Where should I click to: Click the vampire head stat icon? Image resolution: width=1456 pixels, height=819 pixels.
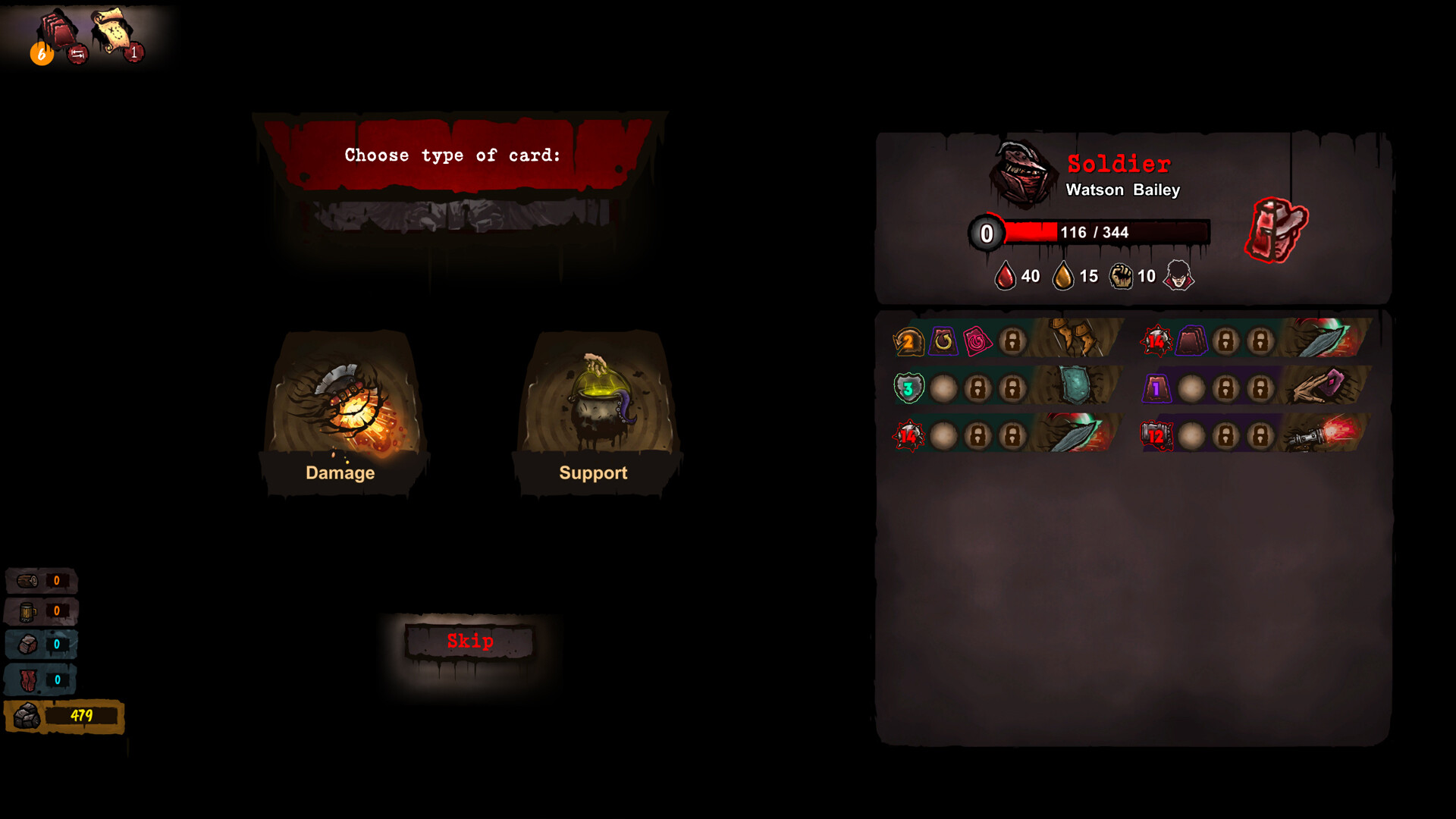point(1180,275)
